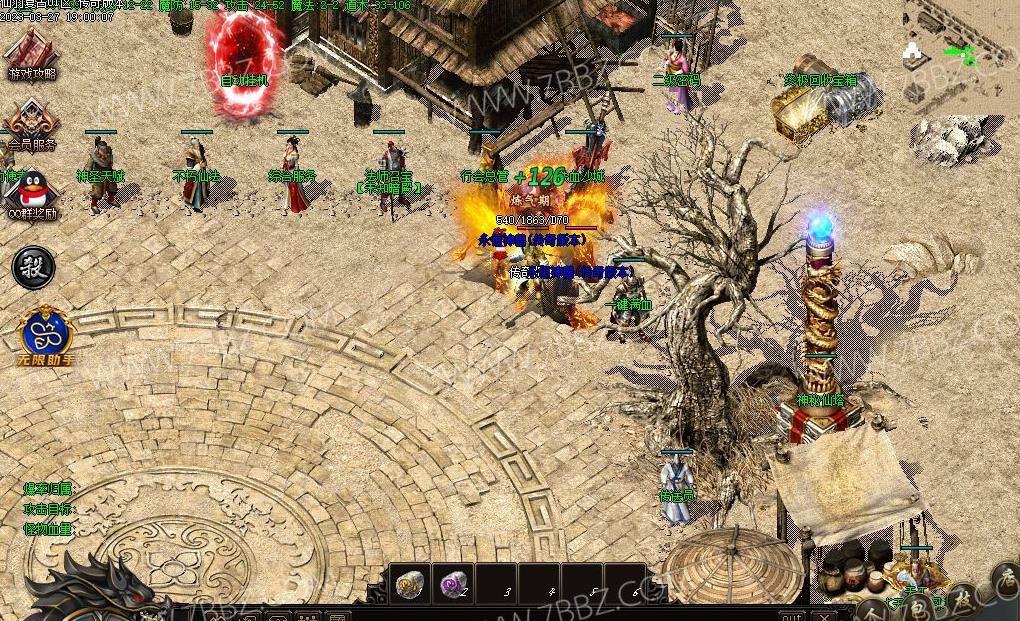
Task: Click the small out button
Action: [791, 616]
